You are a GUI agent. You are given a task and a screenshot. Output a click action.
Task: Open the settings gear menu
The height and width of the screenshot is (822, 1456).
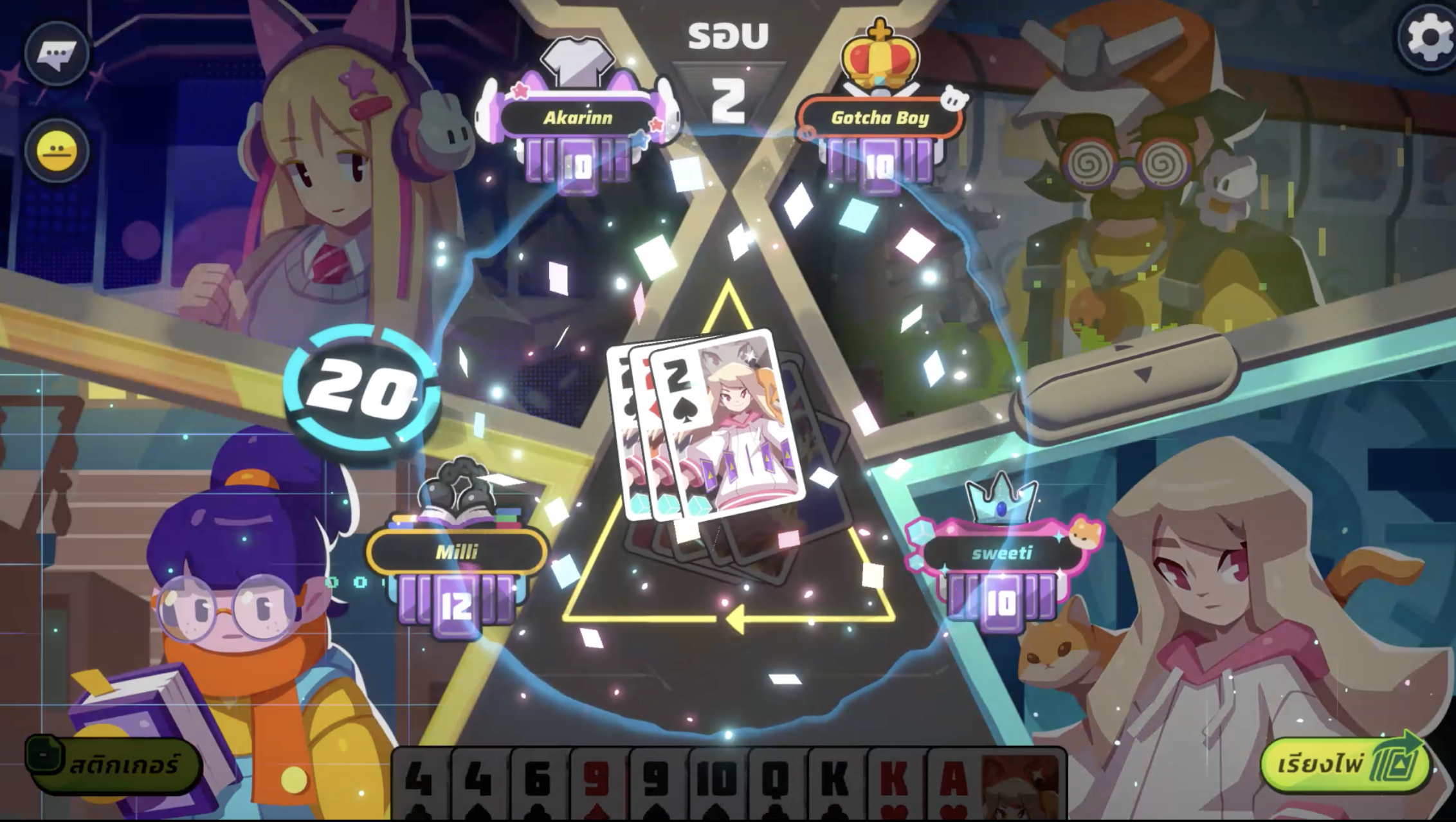coord(1428,37)
